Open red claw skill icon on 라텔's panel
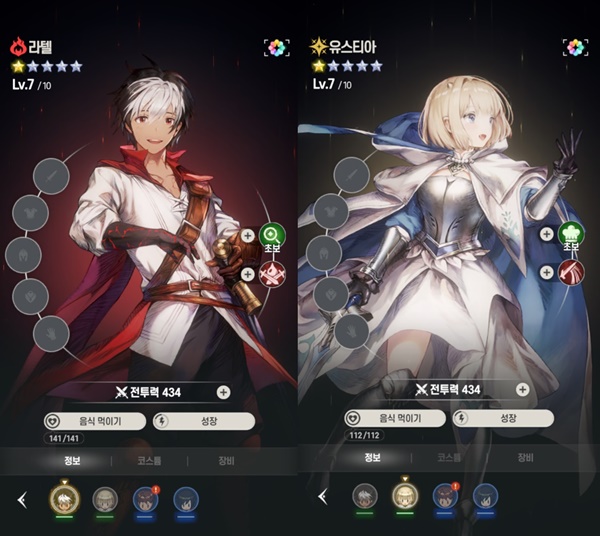 pyautogui.click(x=271, y=275)
